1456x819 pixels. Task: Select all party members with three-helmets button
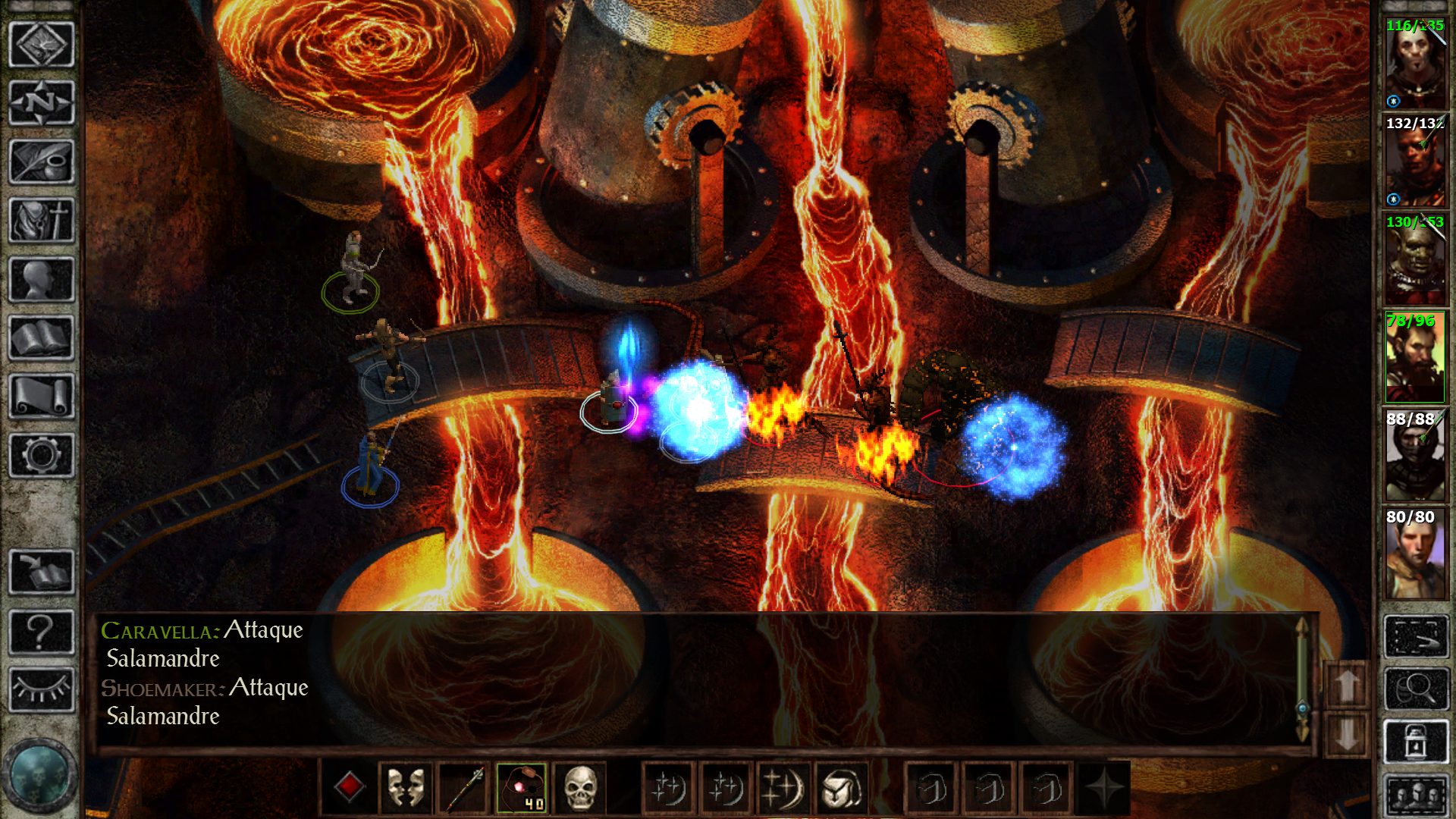click(1416, 796)
